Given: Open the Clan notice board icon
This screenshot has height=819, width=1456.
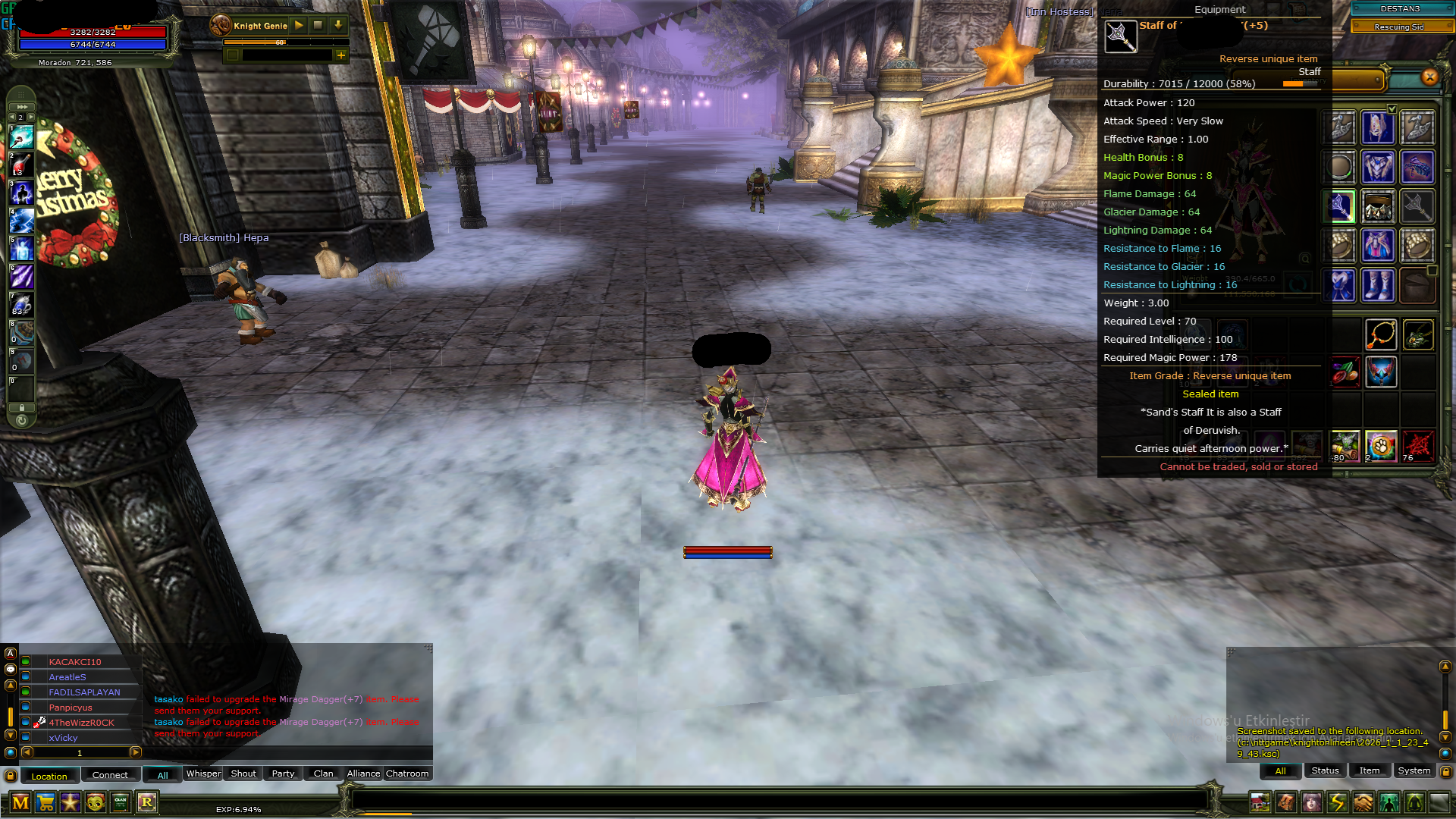Looking at the screenshot, I should coord(120,802).
